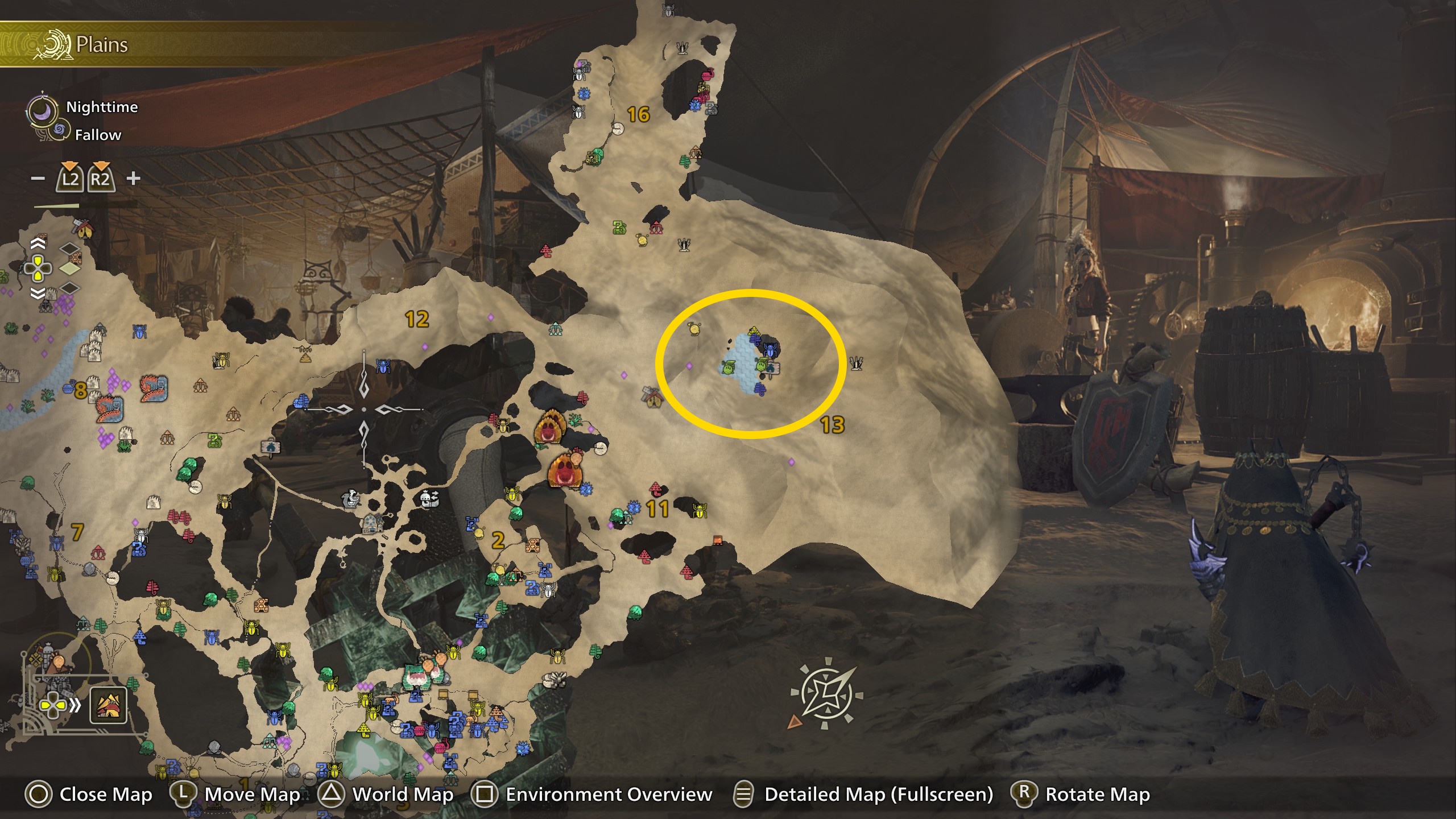Click the area 16 number marker
The width and height of the screenshot is (1456, 819).
(x=638, y=115)
